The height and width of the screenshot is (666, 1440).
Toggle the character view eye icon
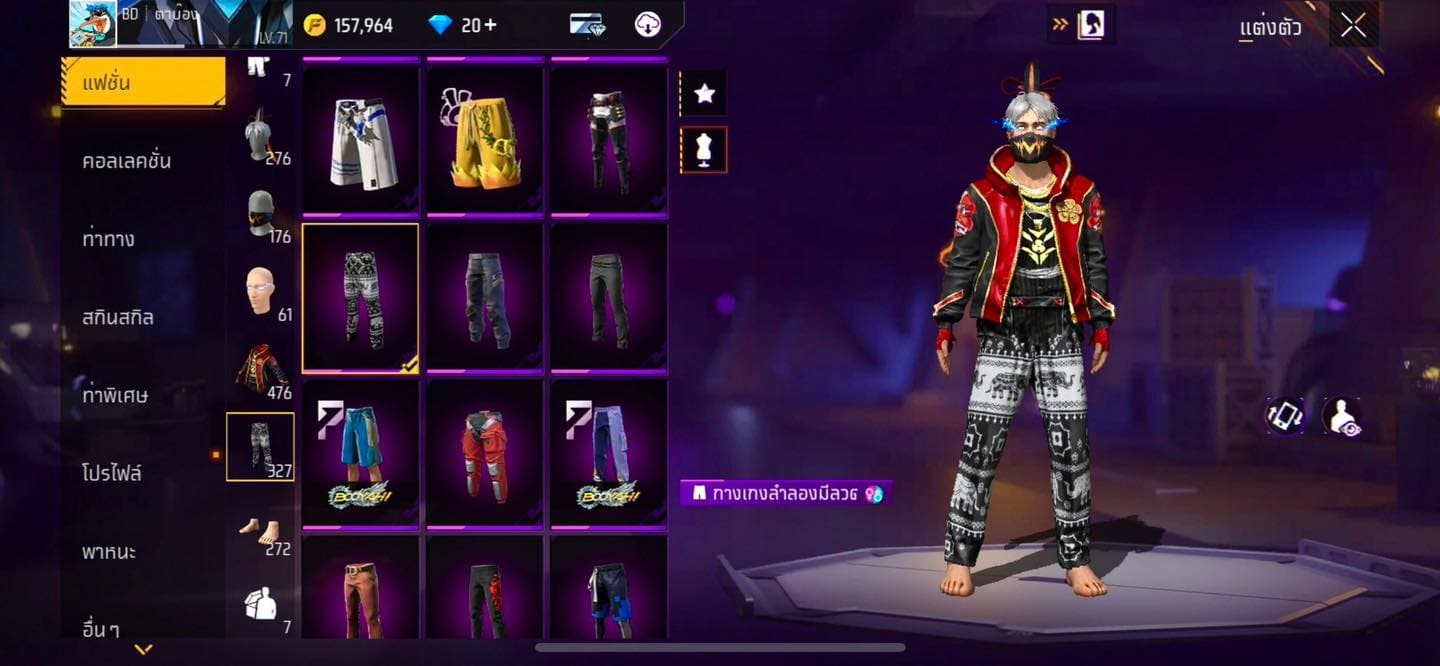click(x=1342, y=417)
